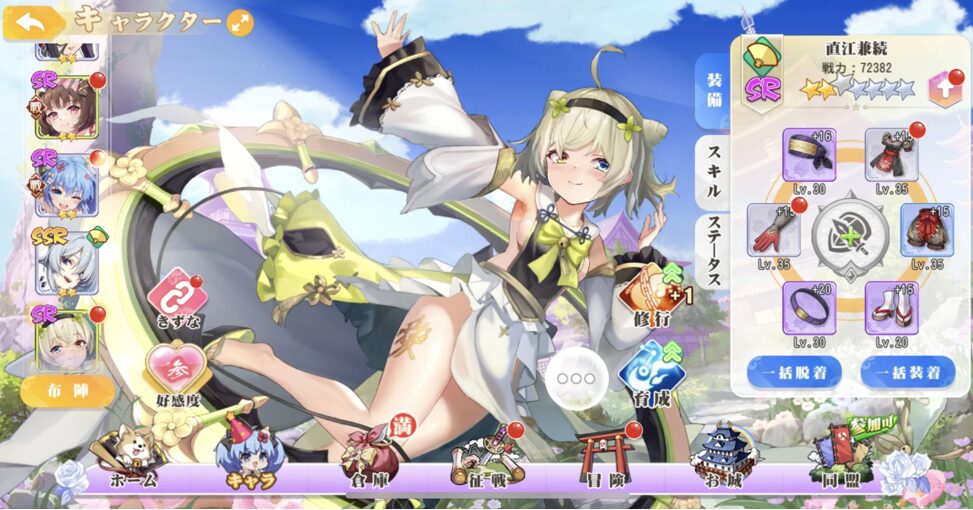The width and height of the screenshot is (973, 510).
Task: Switch to the ステータス tab
Action: (x=712, y=252)
